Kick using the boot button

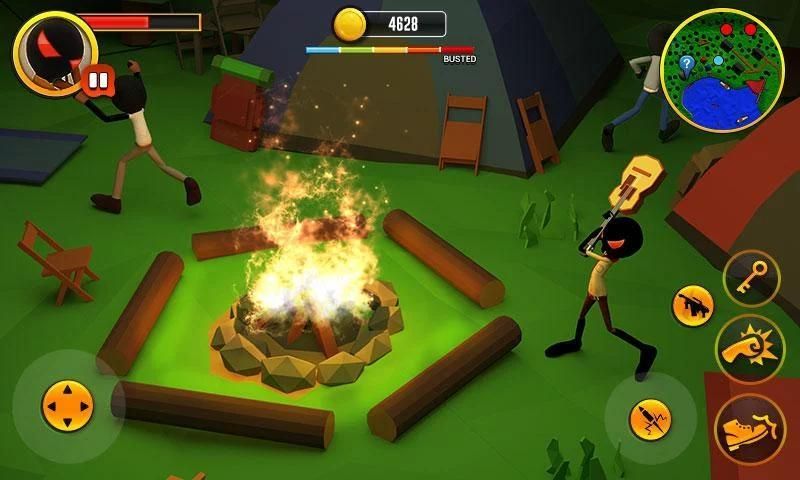point(750,428)
